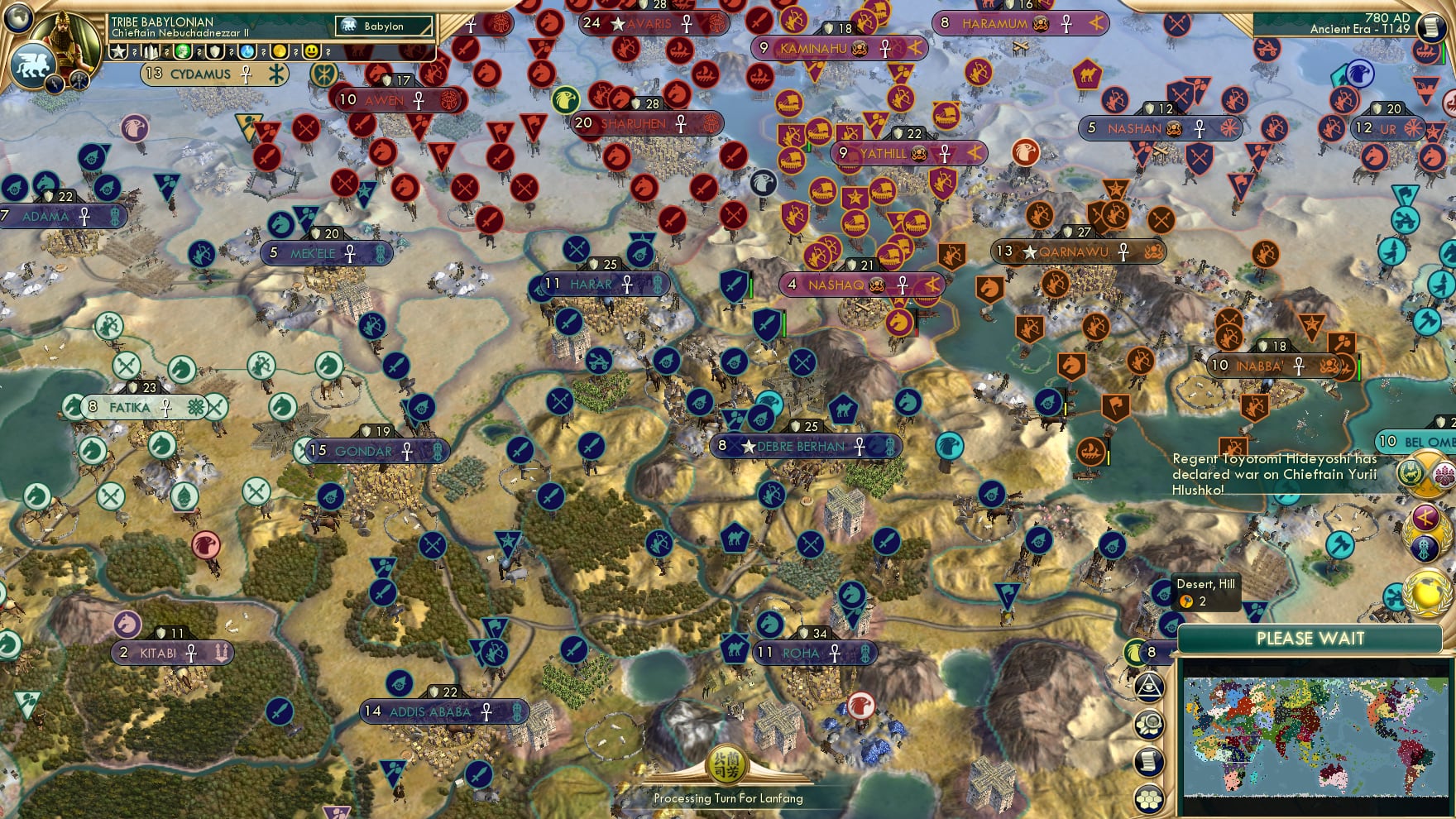Click the blue civilization notification bubble below it
This screenshot has width=1456, height=819.
click(1423, 547)
